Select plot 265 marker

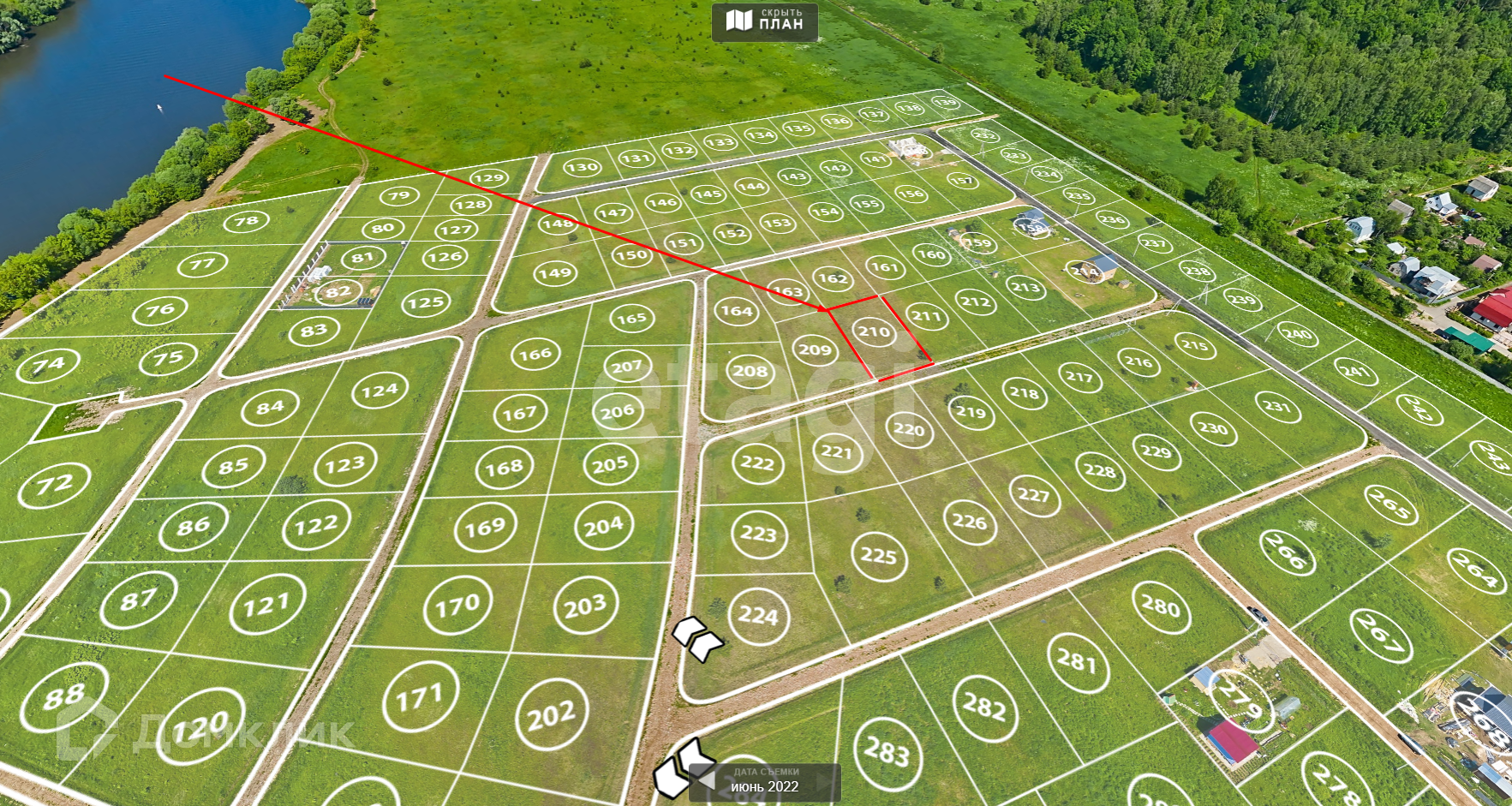[x=1390, y=504]
